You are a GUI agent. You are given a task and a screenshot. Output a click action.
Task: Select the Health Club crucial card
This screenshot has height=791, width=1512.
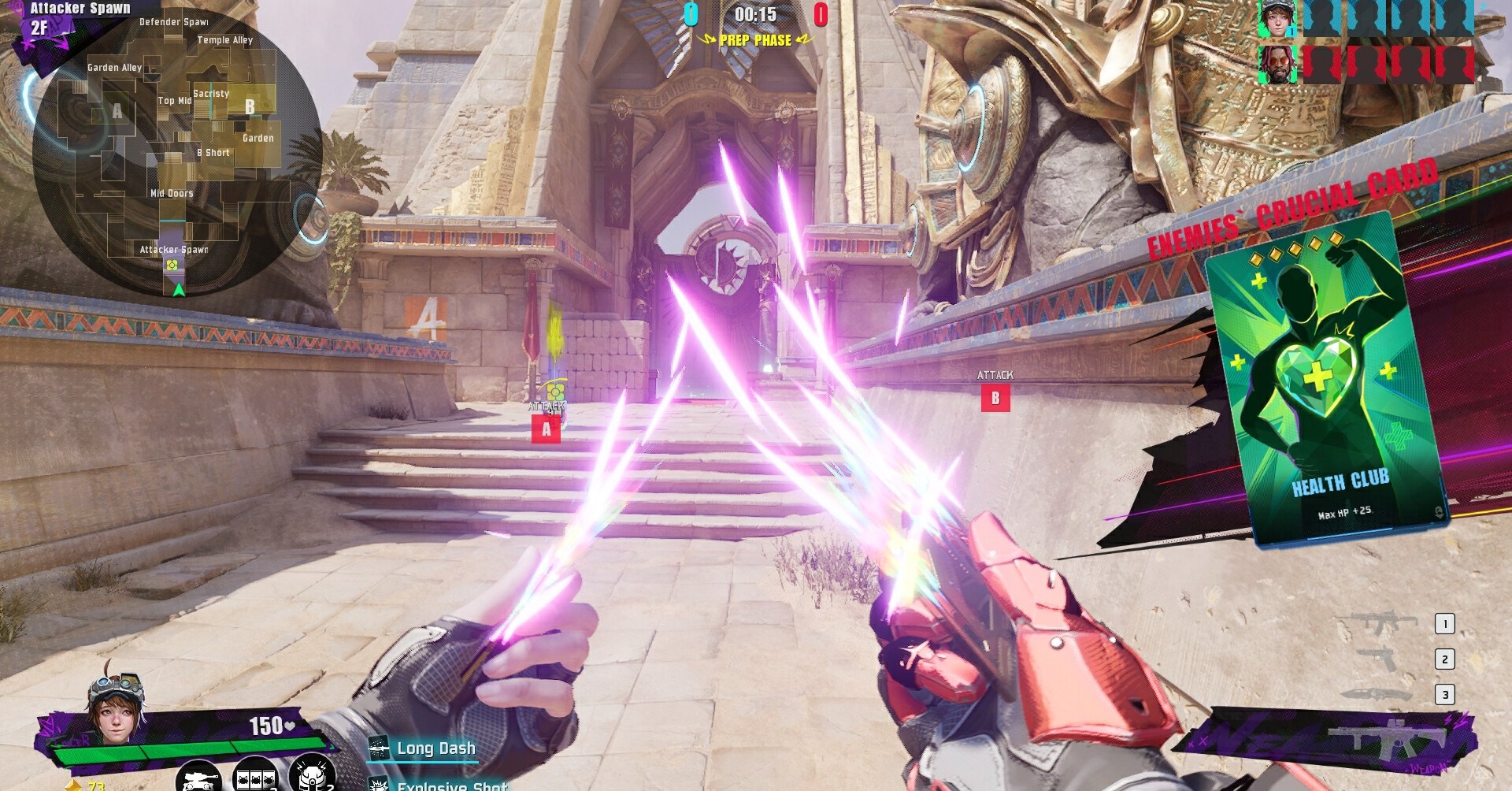[x=1327, y=378]
